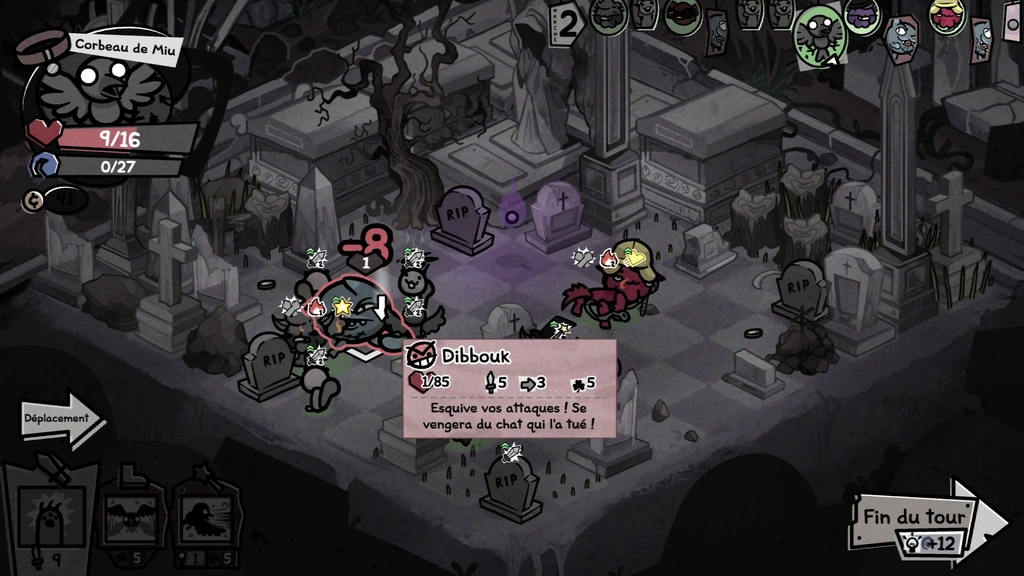Select the Déplacement movement arrow
The image size is (1024, 576).
tap(62, 420)
